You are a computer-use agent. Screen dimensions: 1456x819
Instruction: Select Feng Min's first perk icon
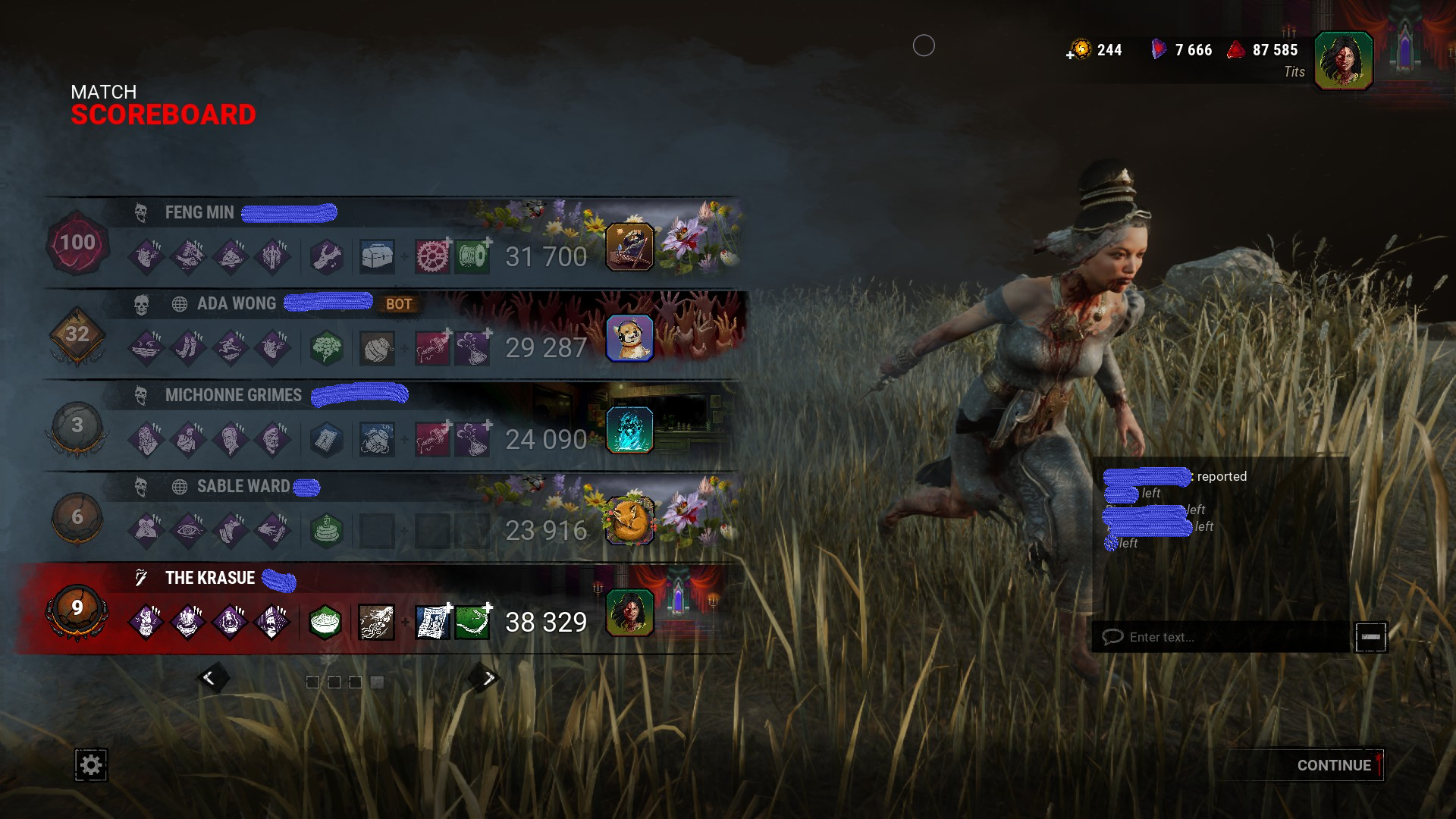[147, 256]
